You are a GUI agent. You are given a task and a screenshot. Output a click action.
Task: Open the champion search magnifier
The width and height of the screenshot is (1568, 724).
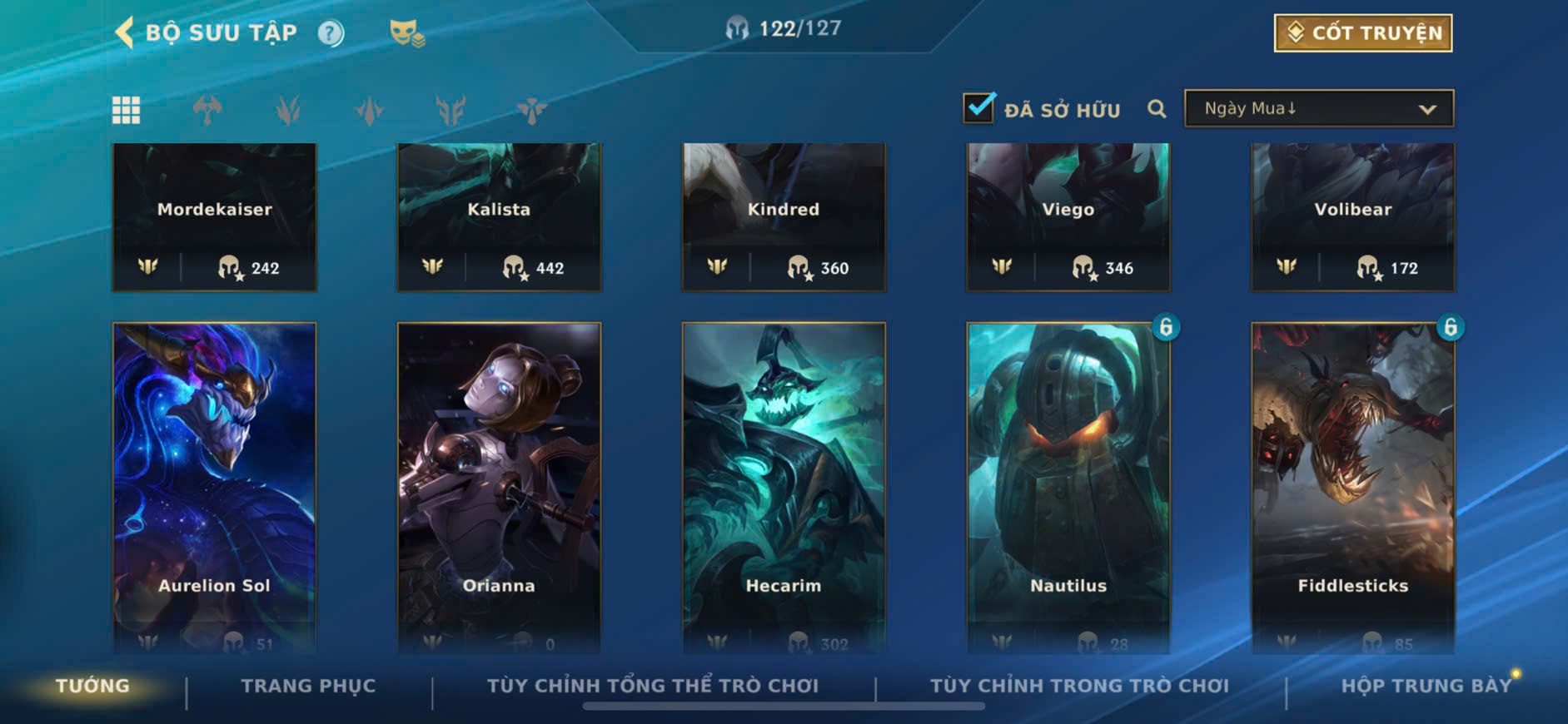tap(1157, 109)
